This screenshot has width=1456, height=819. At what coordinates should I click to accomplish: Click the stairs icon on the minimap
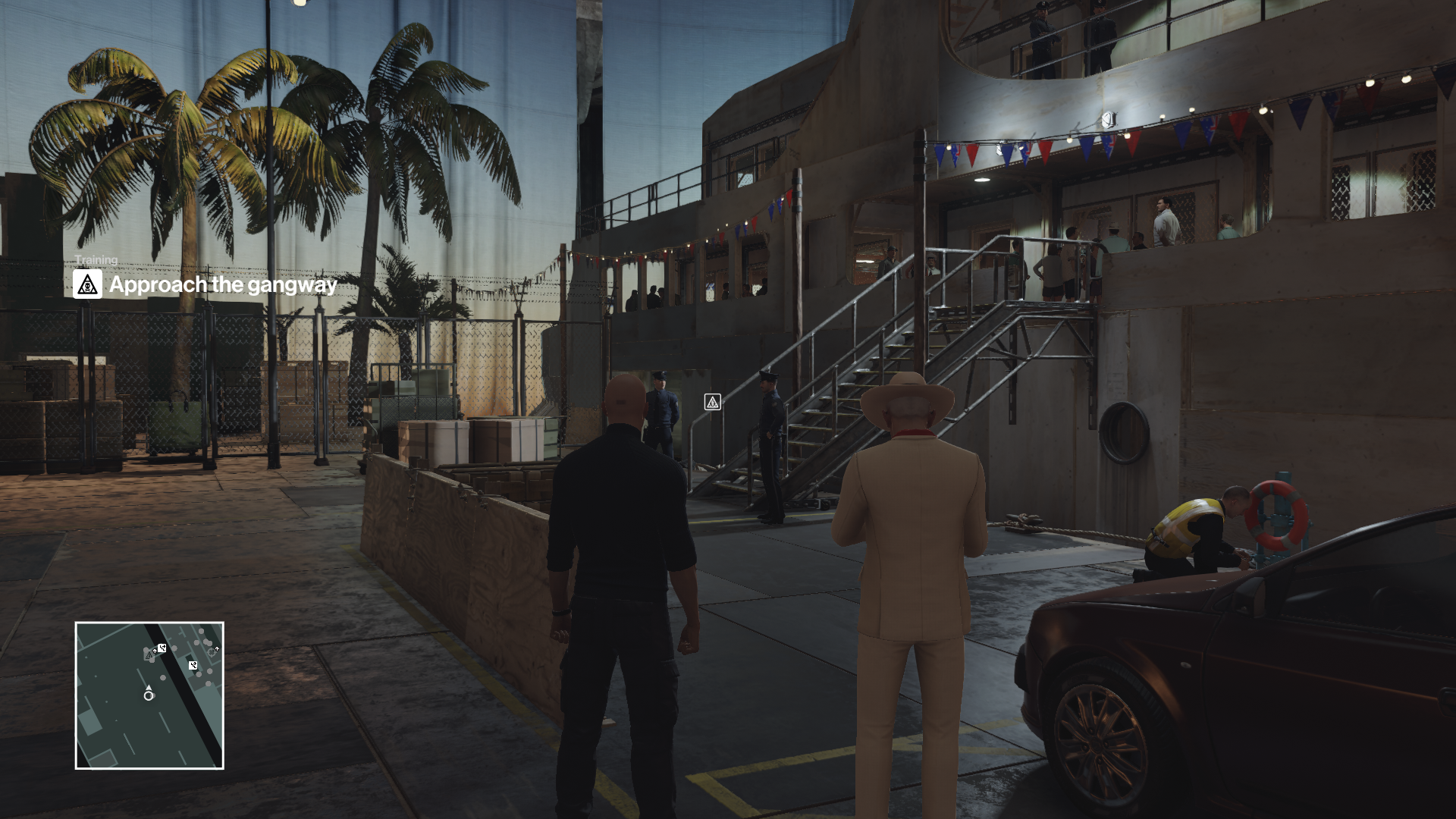coord(162,647)
